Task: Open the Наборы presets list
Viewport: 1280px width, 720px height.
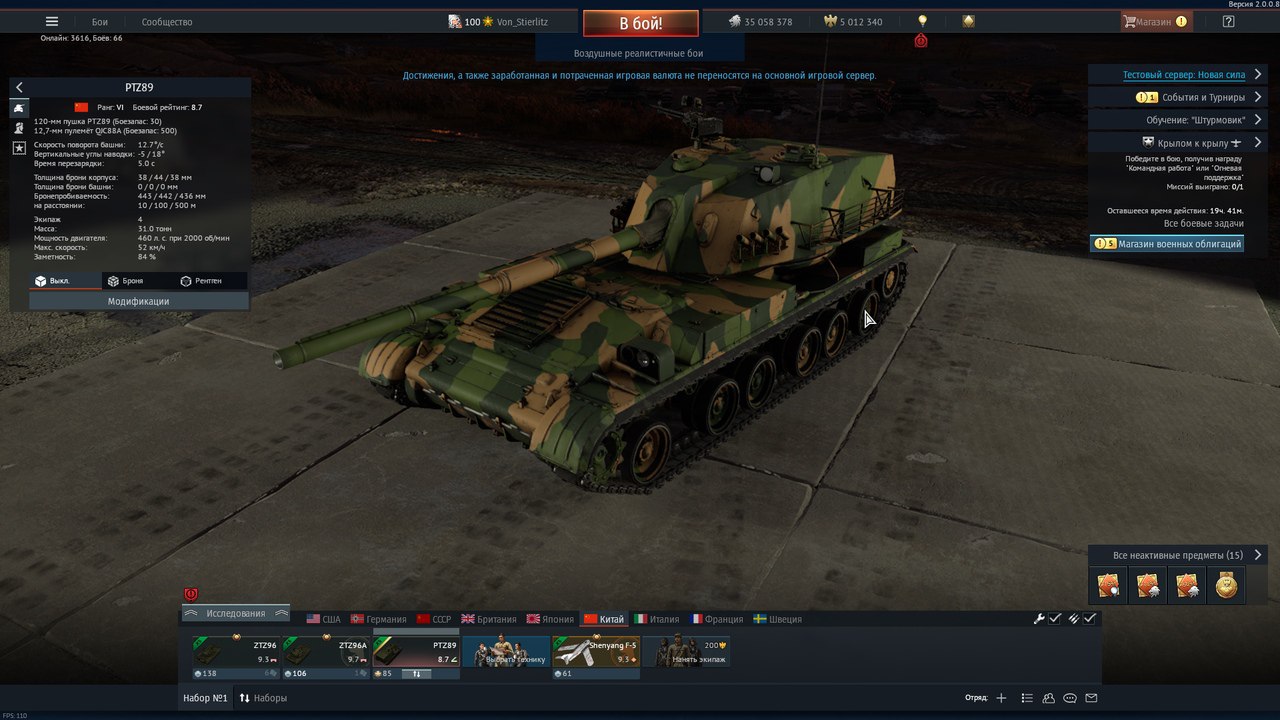Action: 263,698
